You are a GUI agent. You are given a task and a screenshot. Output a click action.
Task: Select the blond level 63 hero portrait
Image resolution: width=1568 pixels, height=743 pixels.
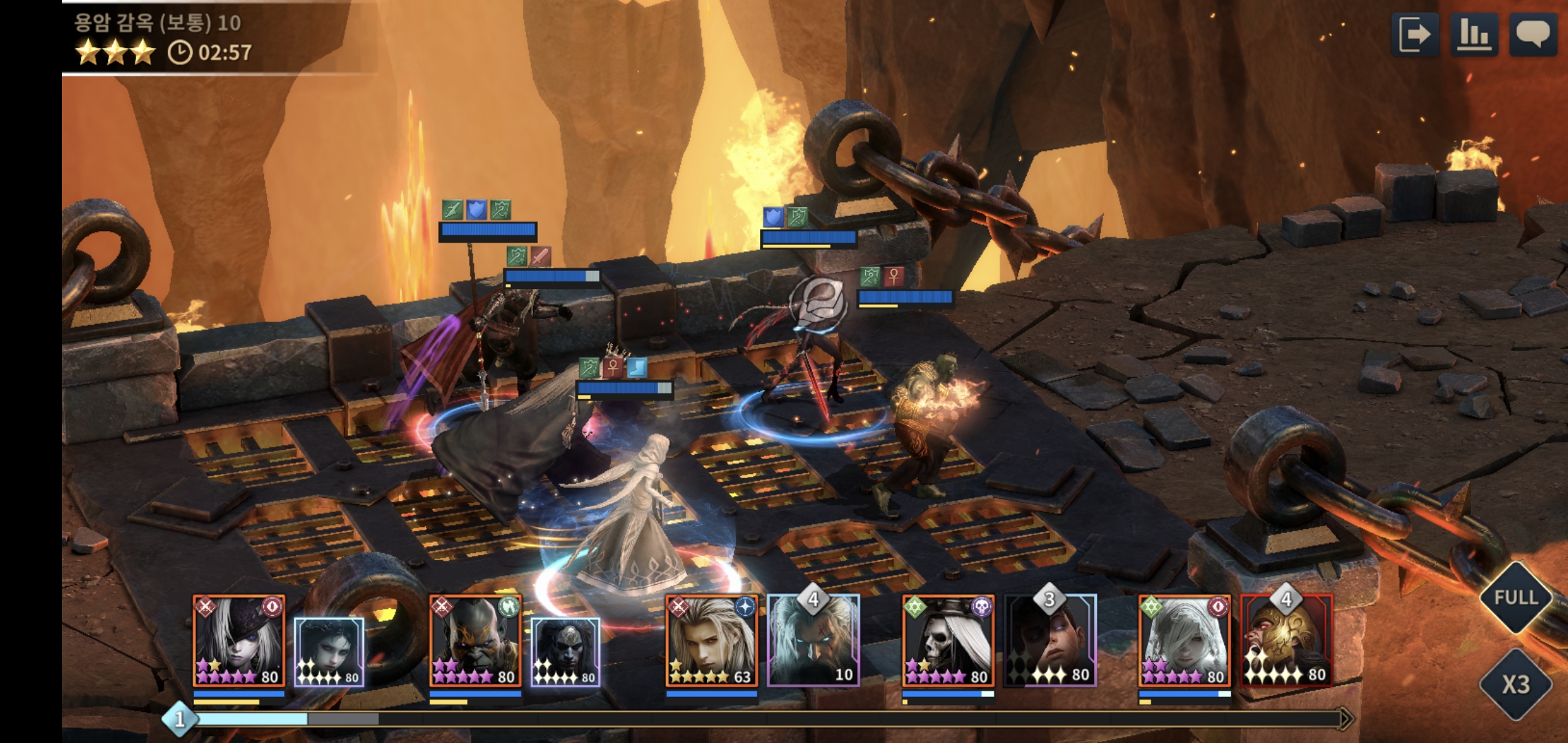click(712, 641)
